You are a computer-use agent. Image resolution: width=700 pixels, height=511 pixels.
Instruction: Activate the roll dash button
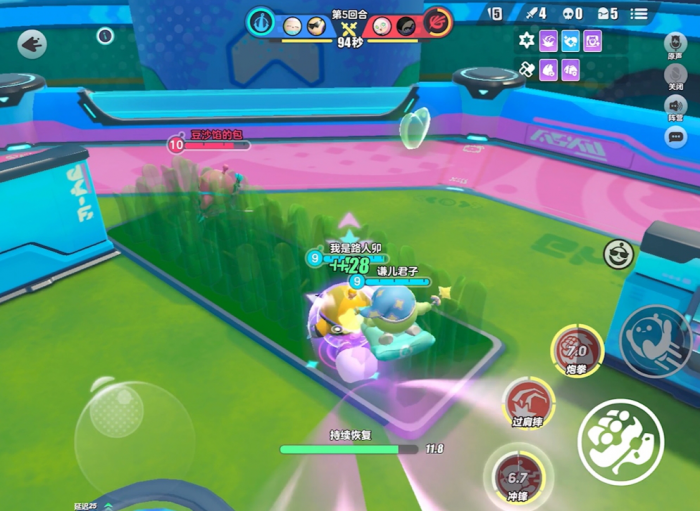(655, 339)
